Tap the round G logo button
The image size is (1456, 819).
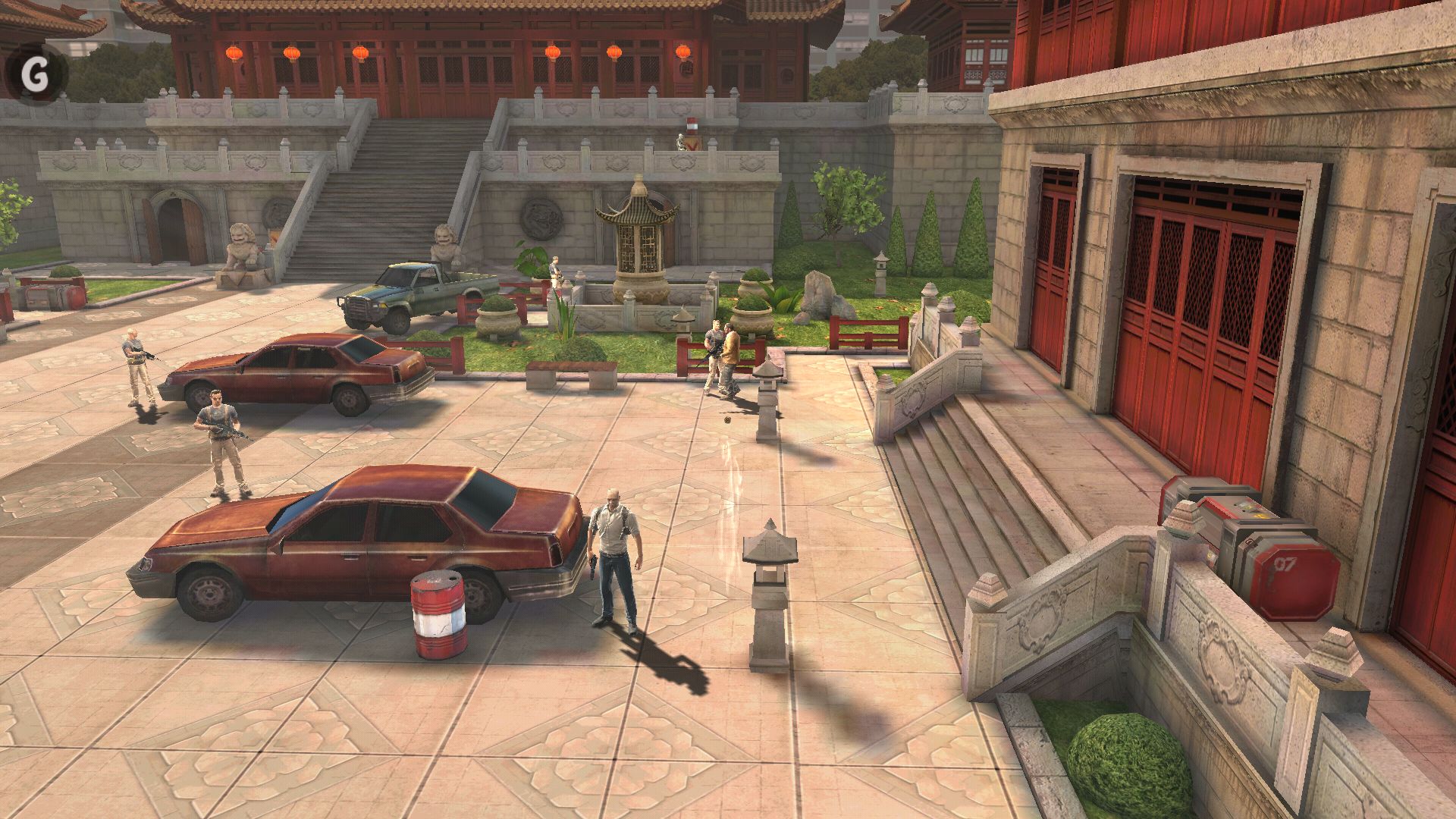tap(35, 74)
